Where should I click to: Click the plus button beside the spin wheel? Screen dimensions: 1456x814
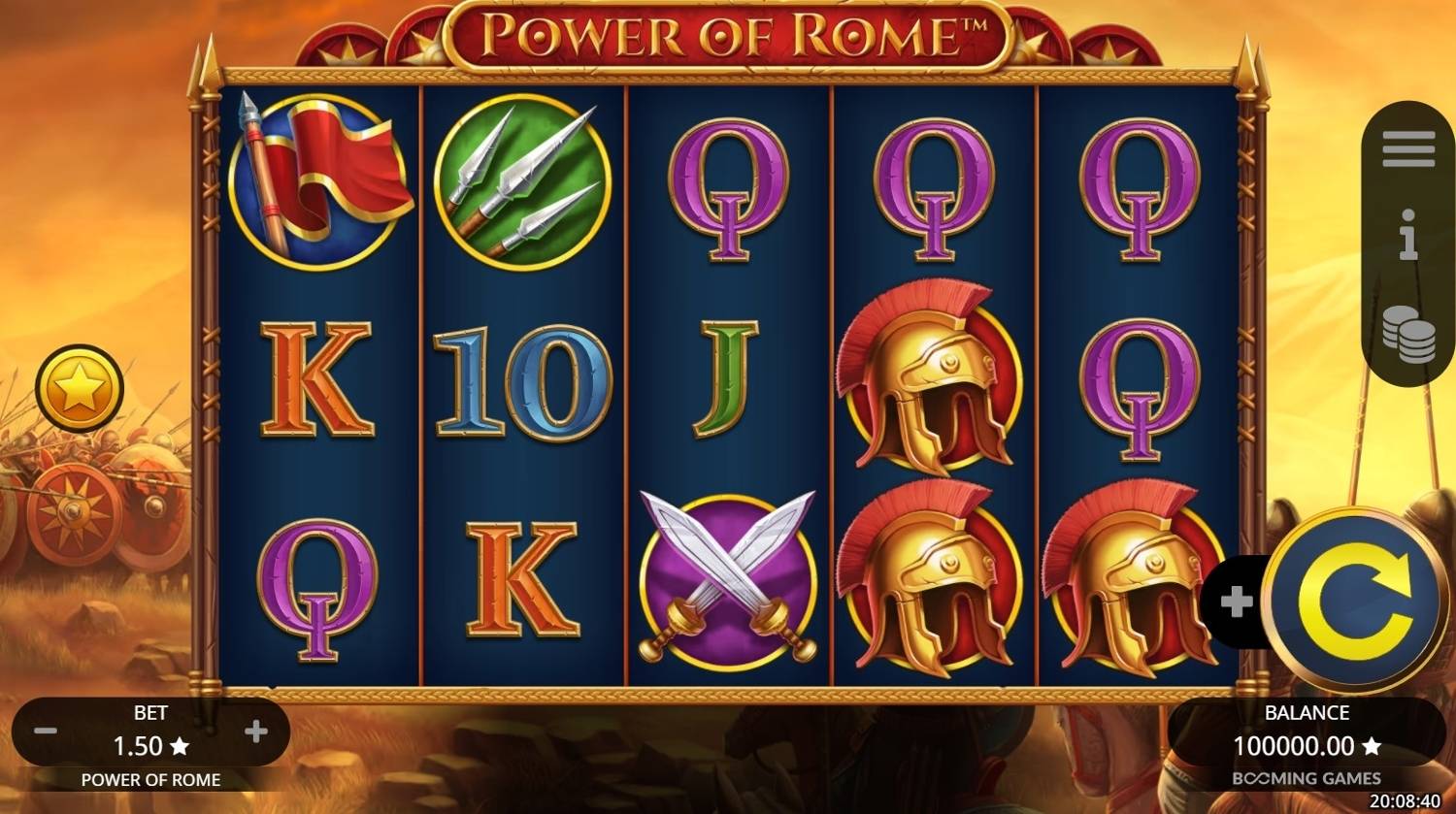pos(1237,602)
